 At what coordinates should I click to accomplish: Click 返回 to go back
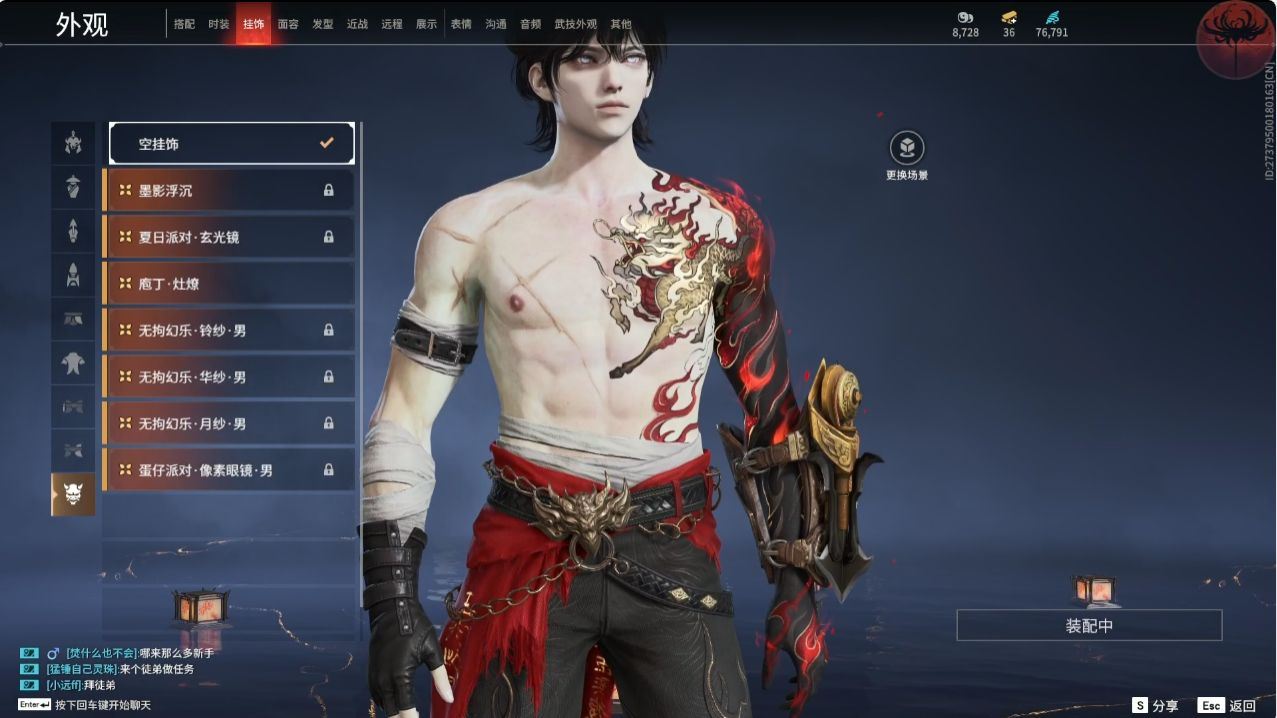coord(1228,705)
